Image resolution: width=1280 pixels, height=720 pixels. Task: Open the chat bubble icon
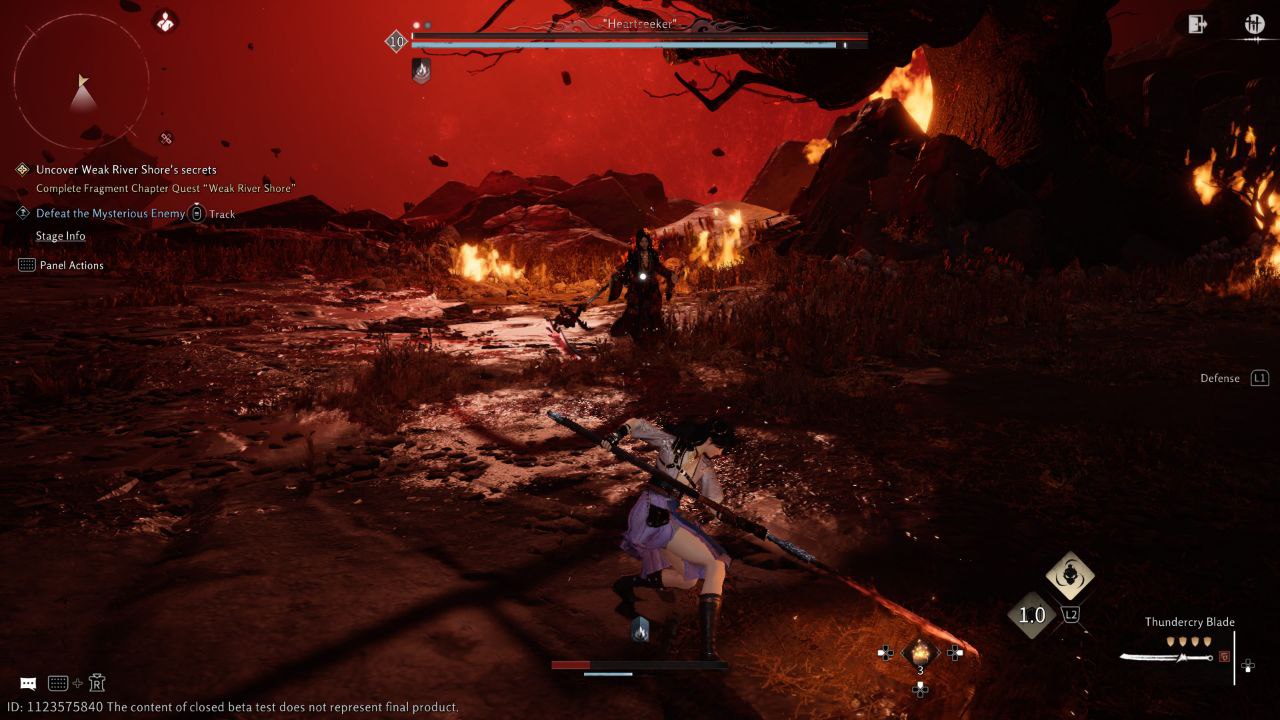click(x=28, y=683)
